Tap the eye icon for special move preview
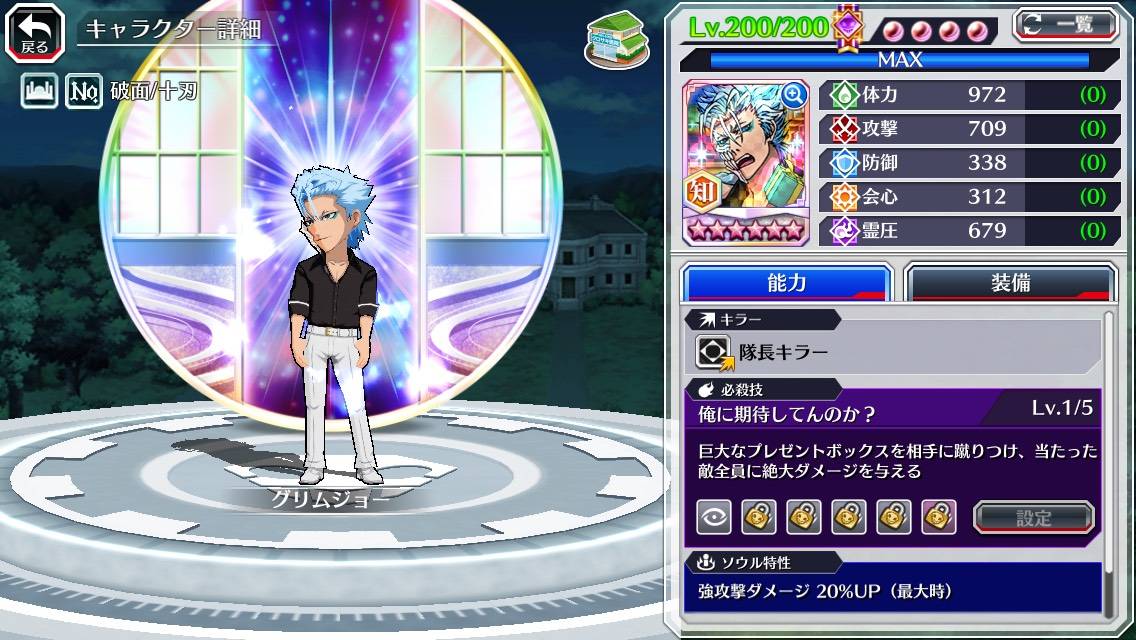Screen dimensions: 1136x640 tap(714, 517)
